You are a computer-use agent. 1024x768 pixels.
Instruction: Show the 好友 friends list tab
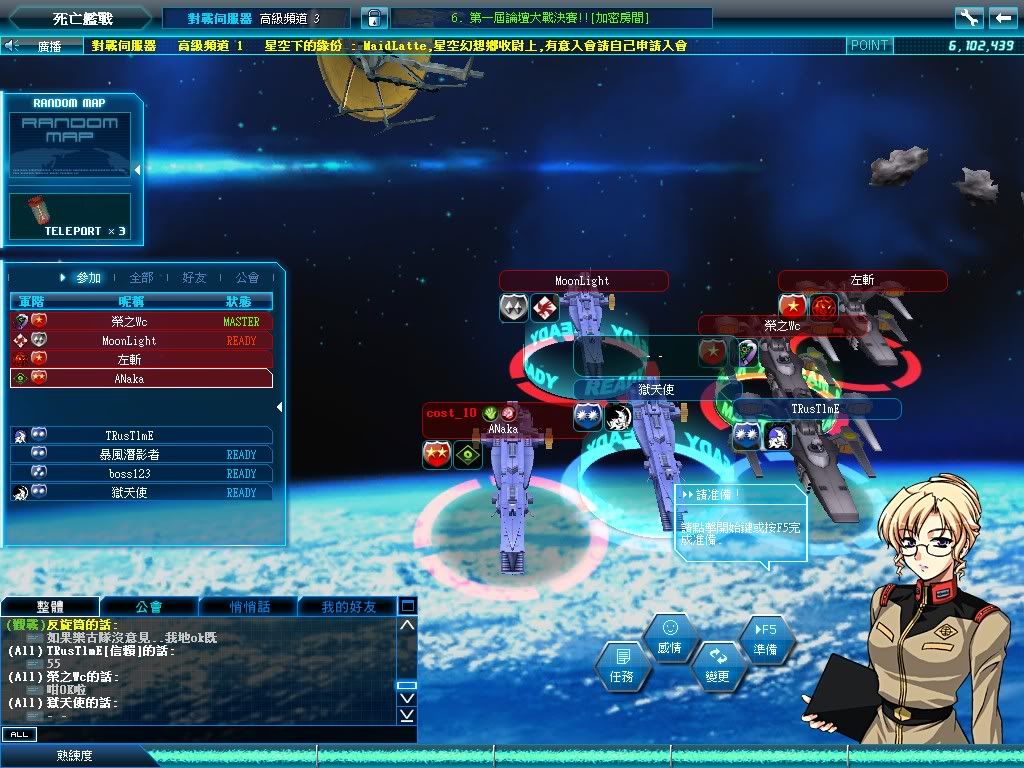(194, 278)
